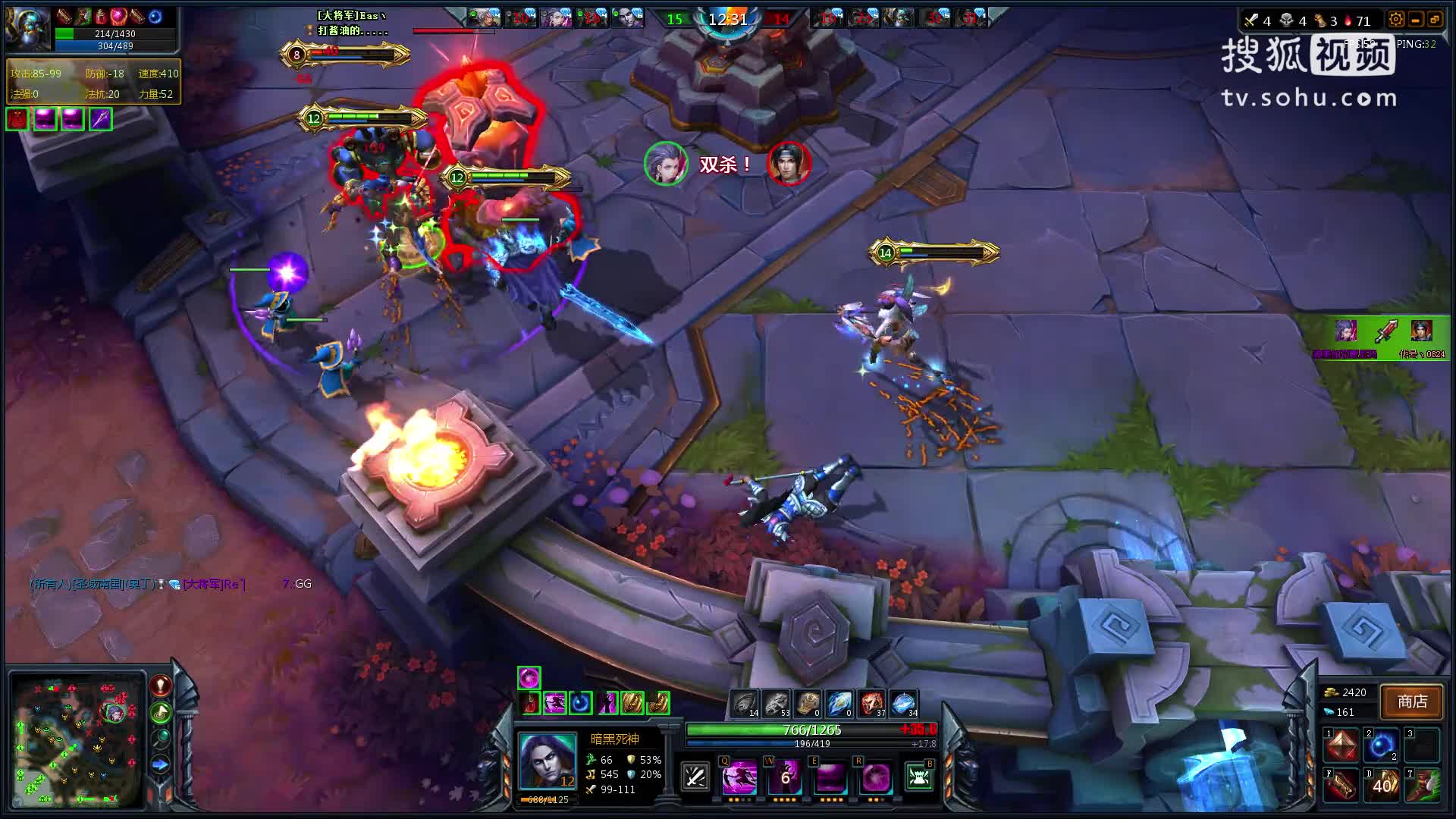Select the own hero portrait at top-left
The width and height of the screenshot is (1456, 819).
(x=28, y=29)
